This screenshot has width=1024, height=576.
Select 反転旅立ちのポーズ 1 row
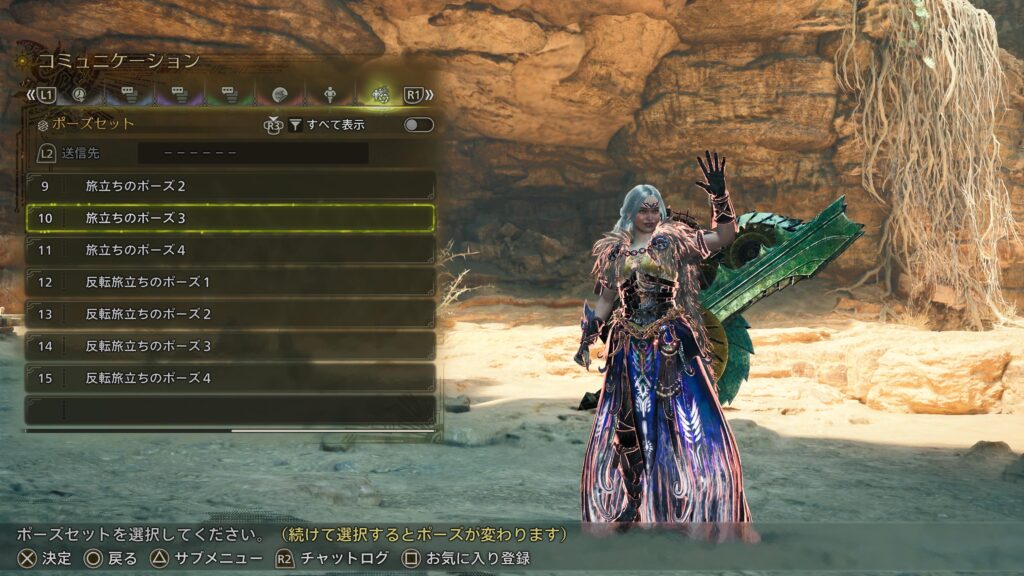coord(230,282)
